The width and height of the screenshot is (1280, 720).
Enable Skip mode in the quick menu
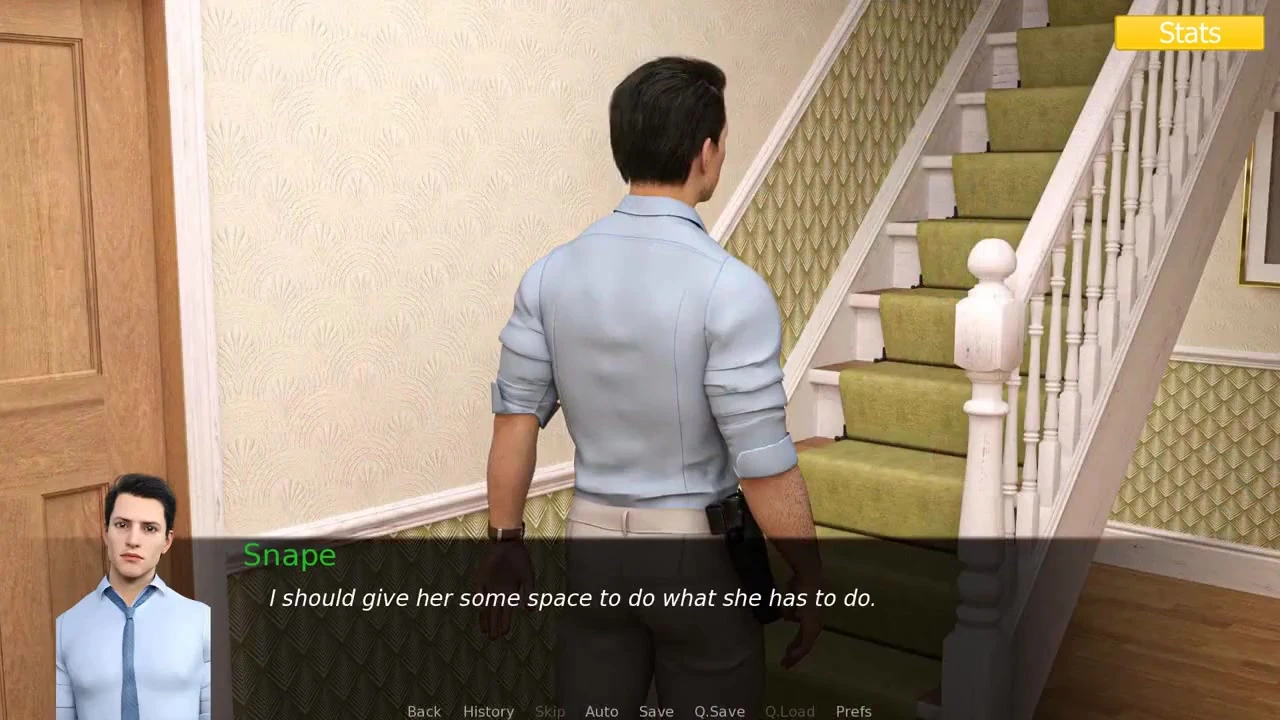point(550,711)
